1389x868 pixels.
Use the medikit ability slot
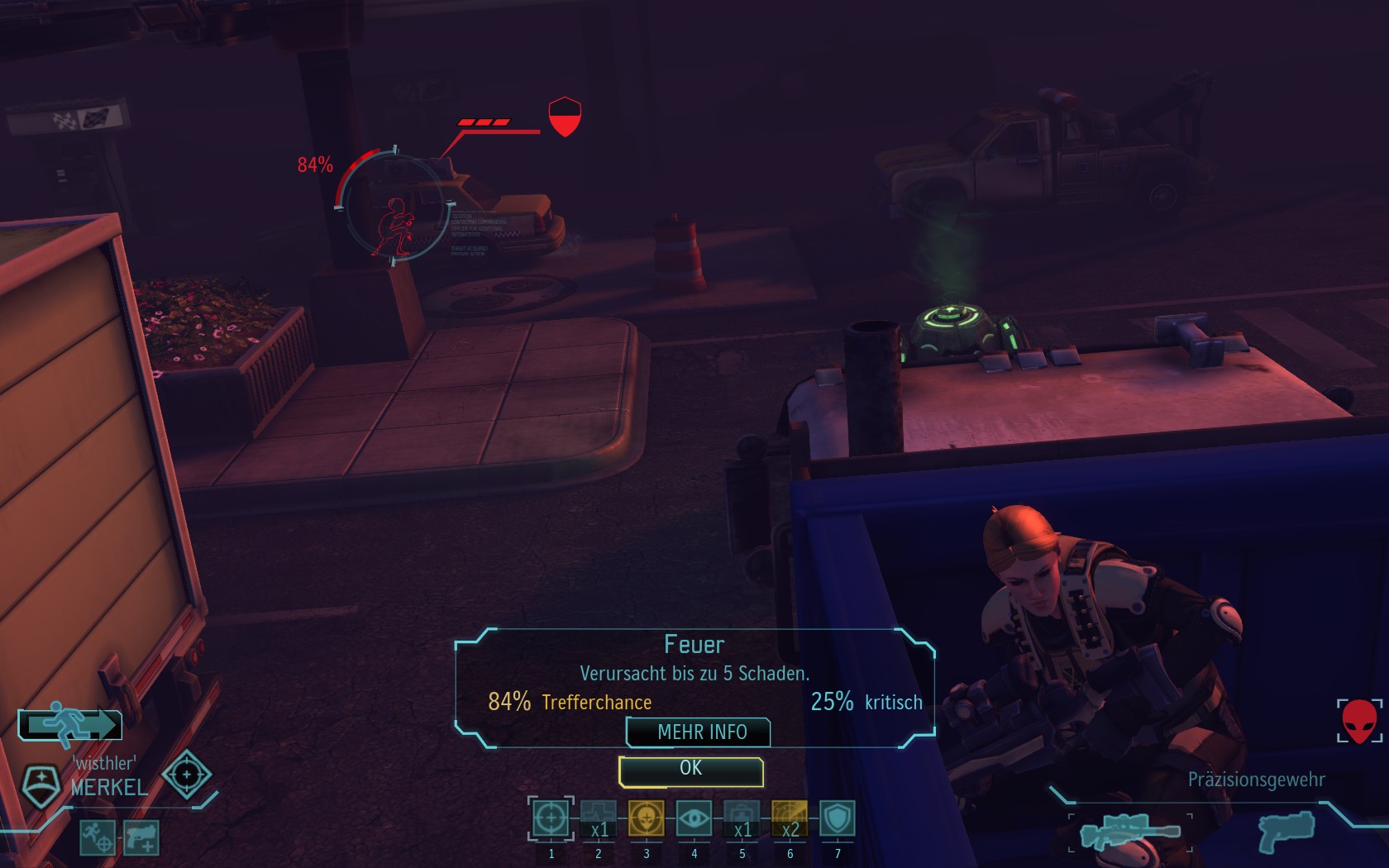pyautogui.click(x=742, y=818)
